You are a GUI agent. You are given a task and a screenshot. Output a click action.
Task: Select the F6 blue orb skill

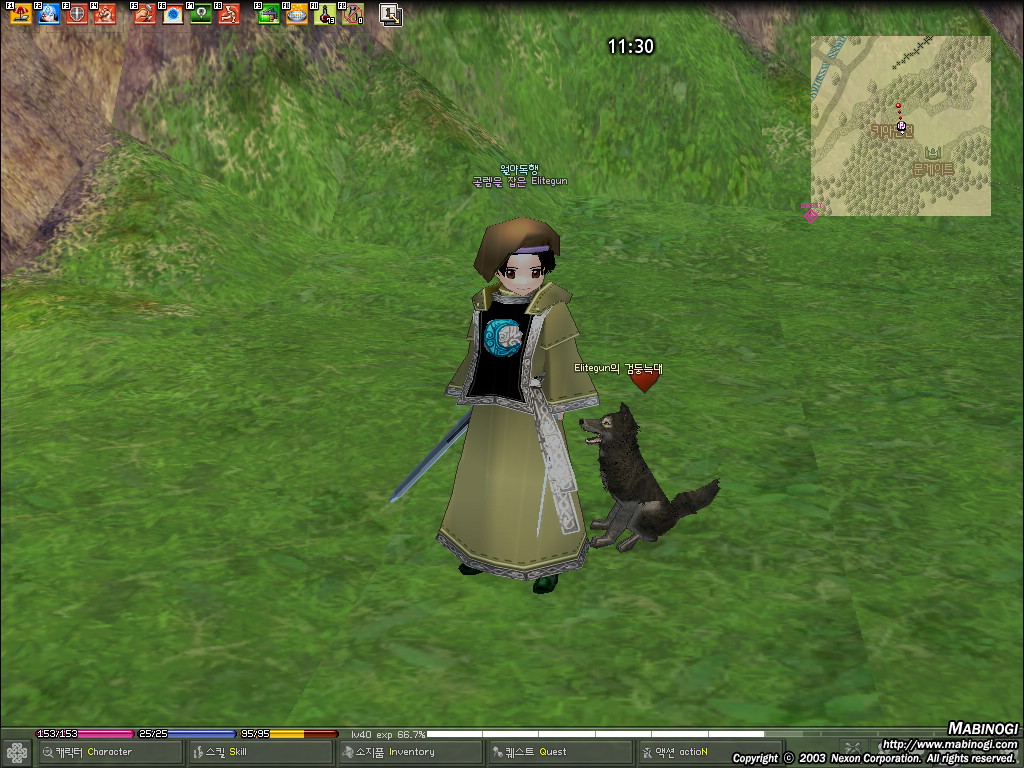pyautogui.click(x=173, y=14)
